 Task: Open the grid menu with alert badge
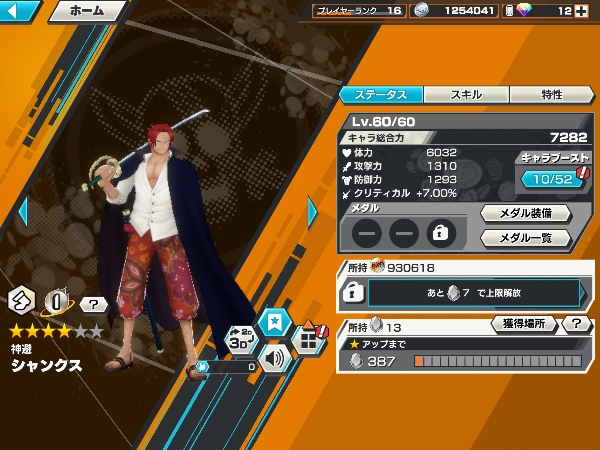(x=309, y=340)
